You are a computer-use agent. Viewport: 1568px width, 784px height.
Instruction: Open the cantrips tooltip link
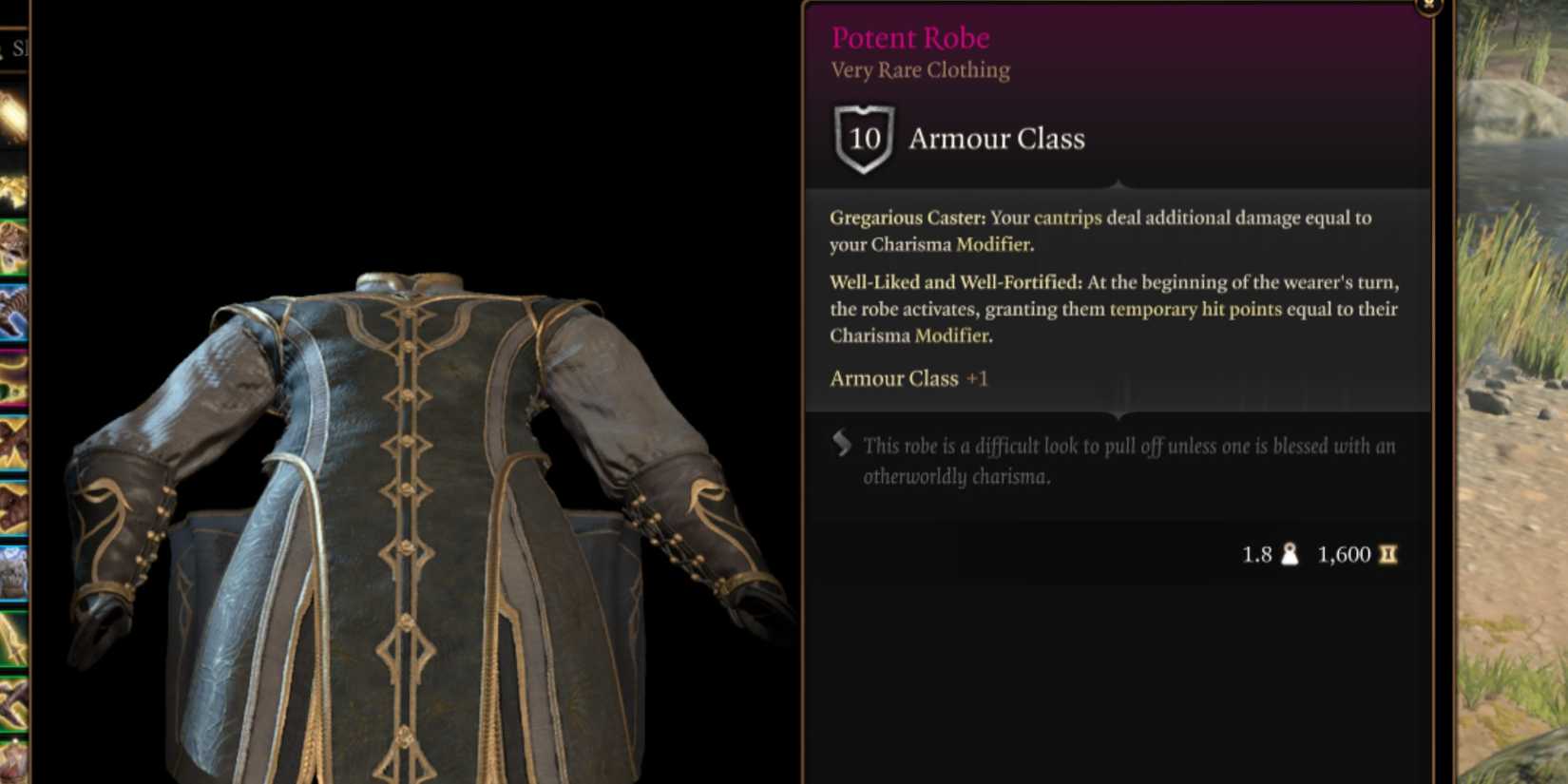click(1069, 217)
